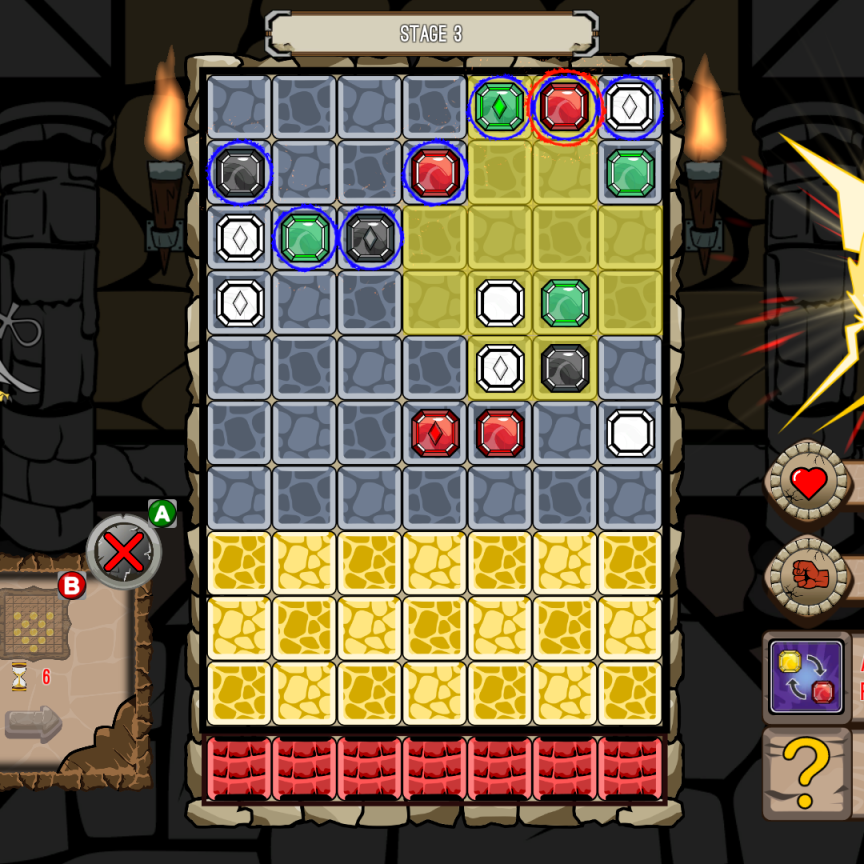Viewport: 864px width, 864px height.
Task: Activate the gem color swap ability
Action: coord(807,677)
